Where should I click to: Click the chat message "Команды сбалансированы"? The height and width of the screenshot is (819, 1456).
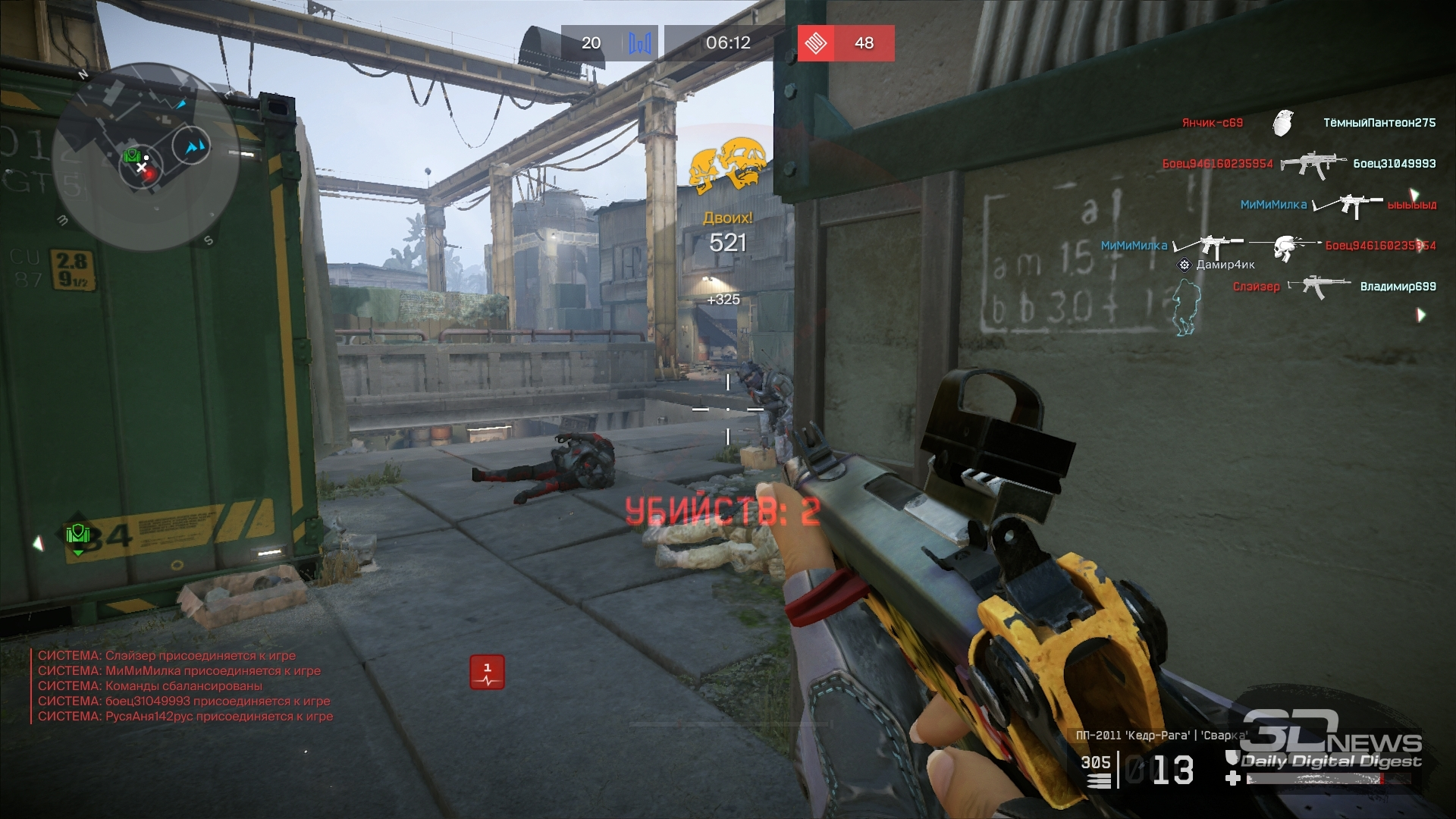tap(150, 686)
